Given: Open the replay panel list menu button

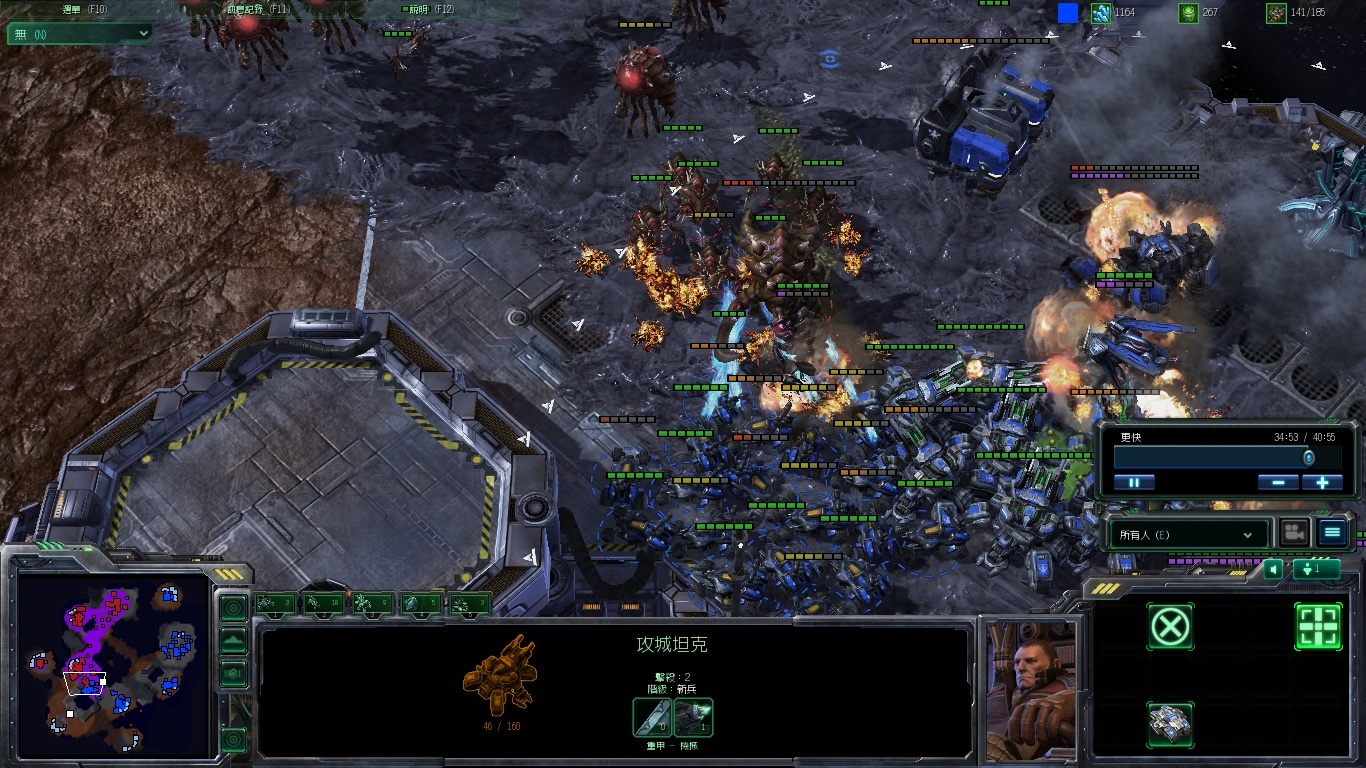Looking at the screenshot, I should (1332, 533).
